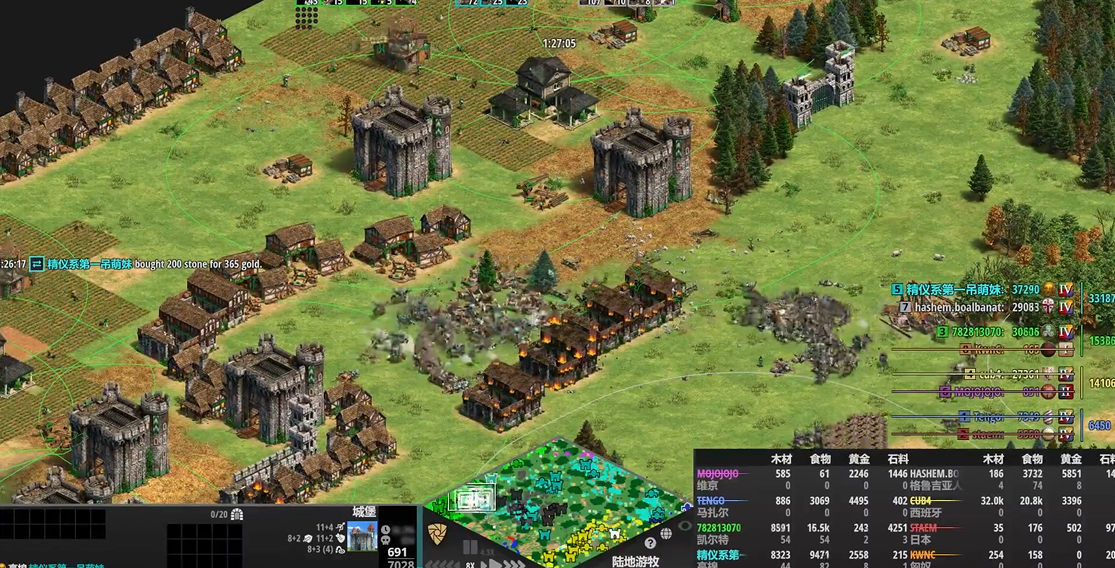The height and width of the screenshot is (568, 1115).
Task: Click the CUB4 row in the resource table
Action: pos(927,500)
